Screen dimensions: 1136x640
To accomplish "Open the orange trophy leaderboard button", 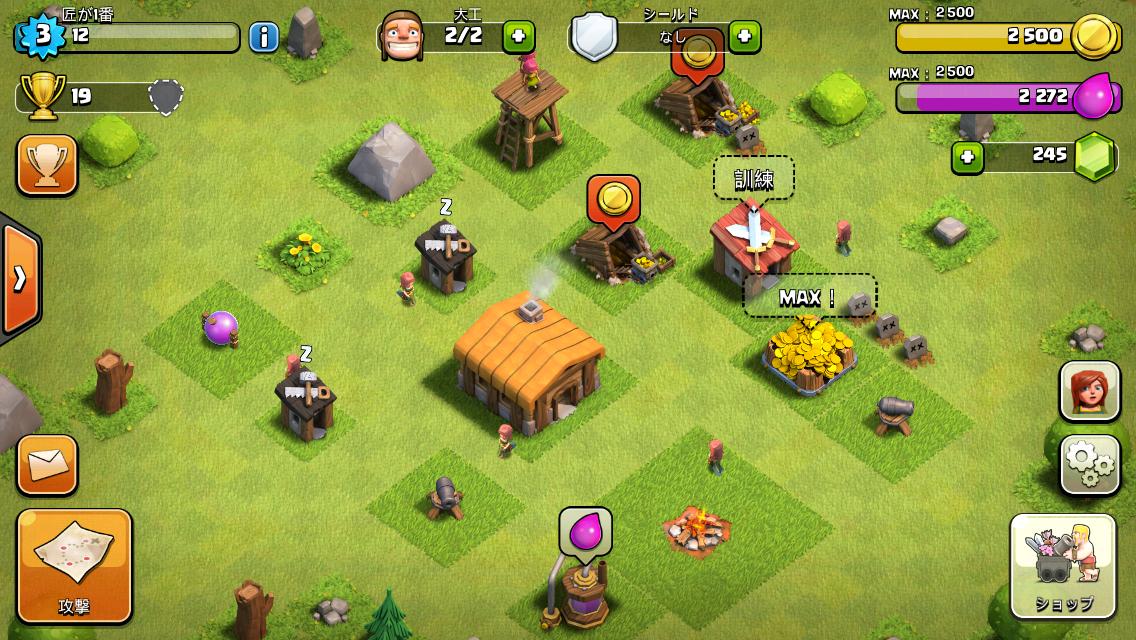I will [47, 165].
